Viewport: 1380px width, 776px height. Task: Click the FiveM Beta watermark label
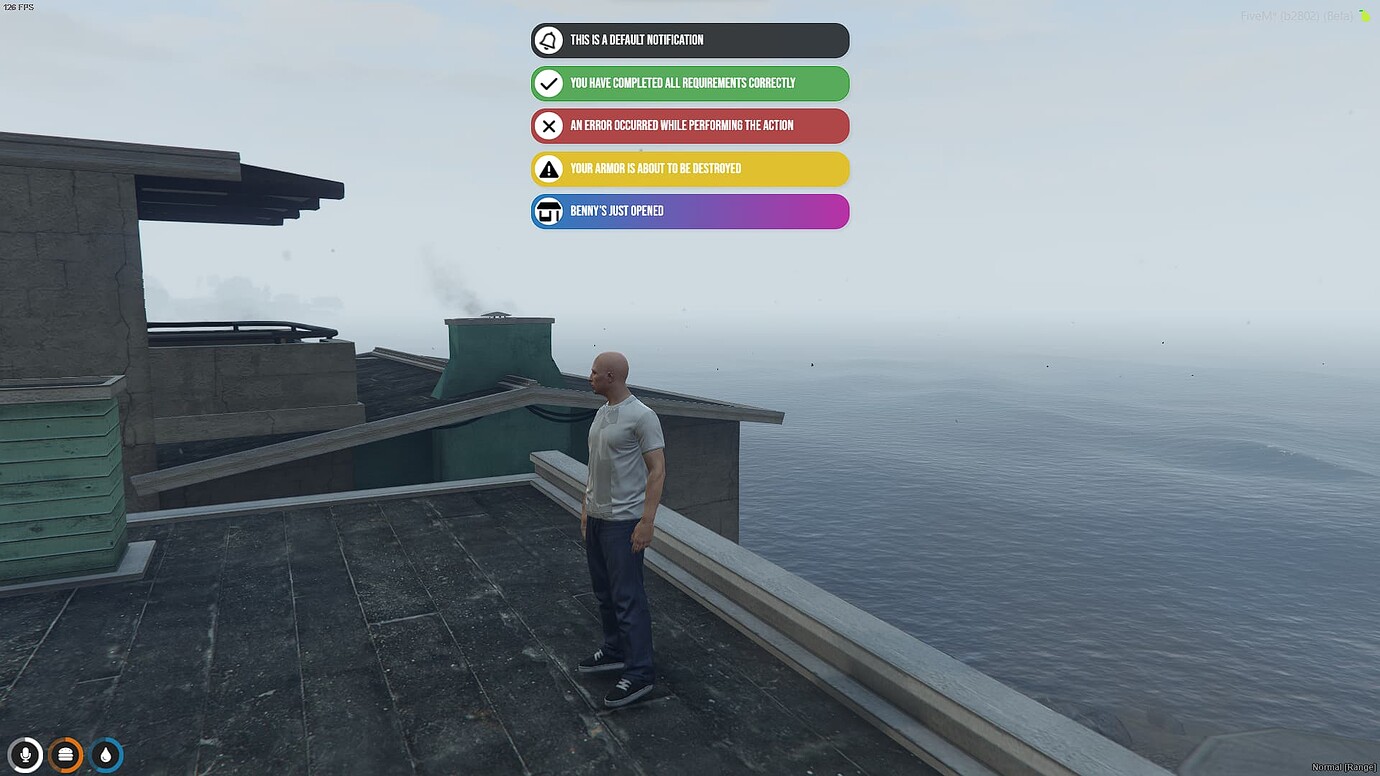tap(1296, 16)
